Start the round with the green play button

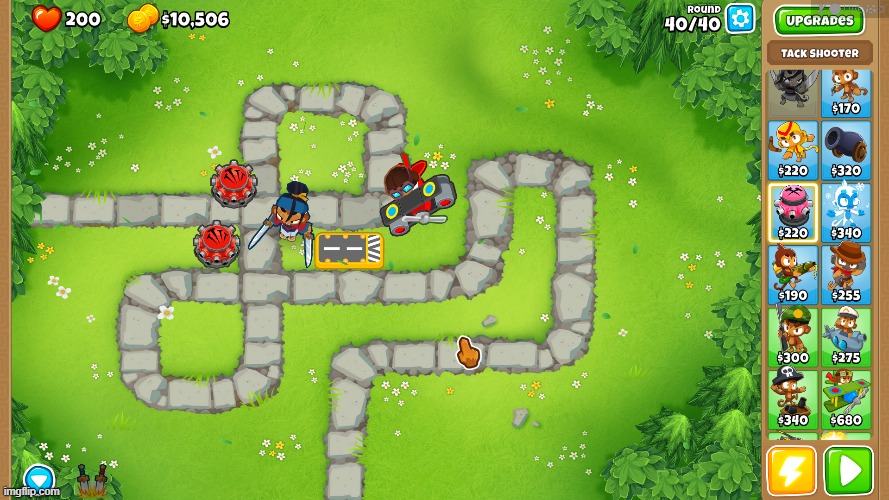pos(847,471)
